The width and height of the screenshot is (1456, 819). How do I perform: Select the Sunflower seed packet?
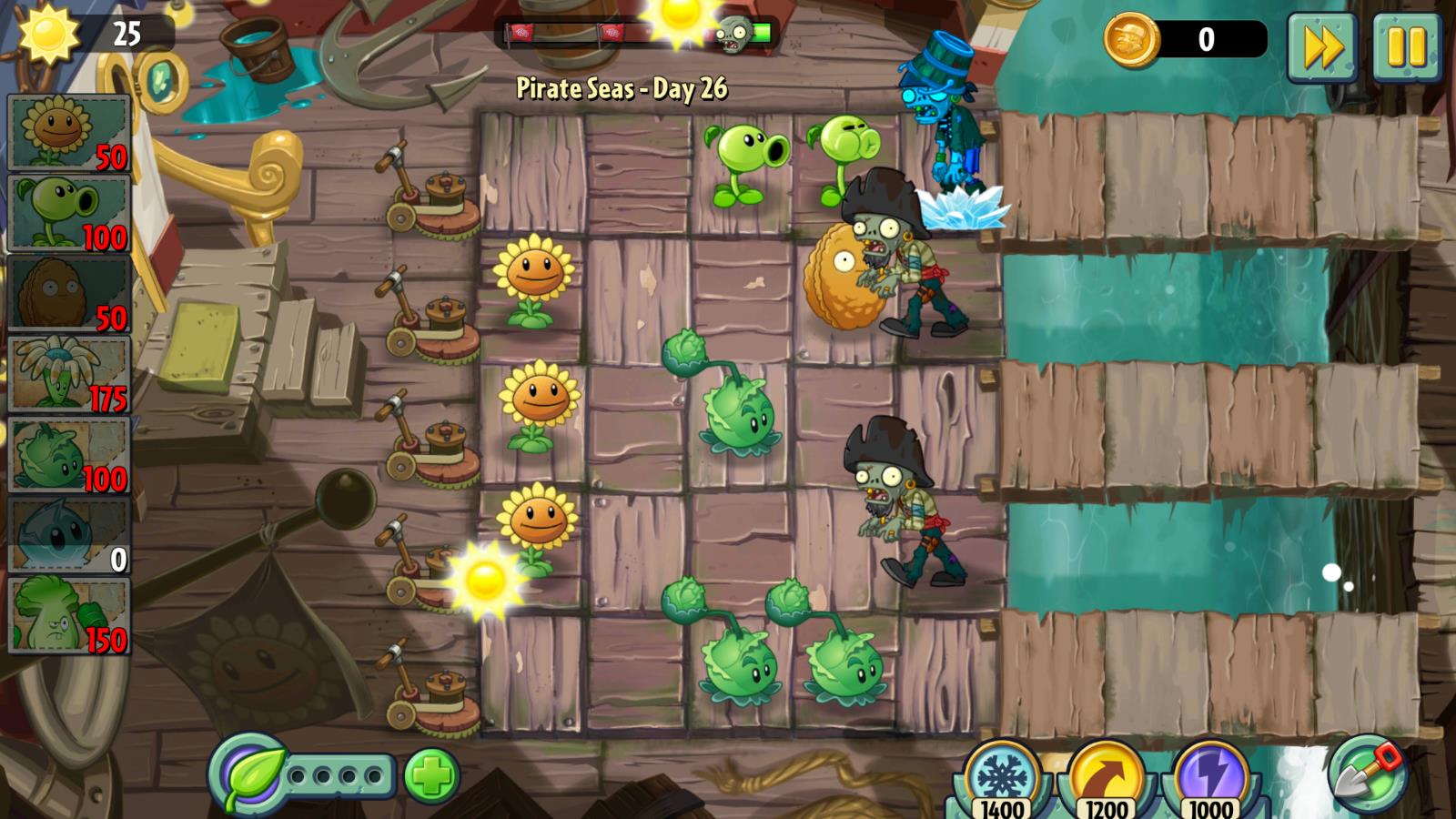[68, 134]
